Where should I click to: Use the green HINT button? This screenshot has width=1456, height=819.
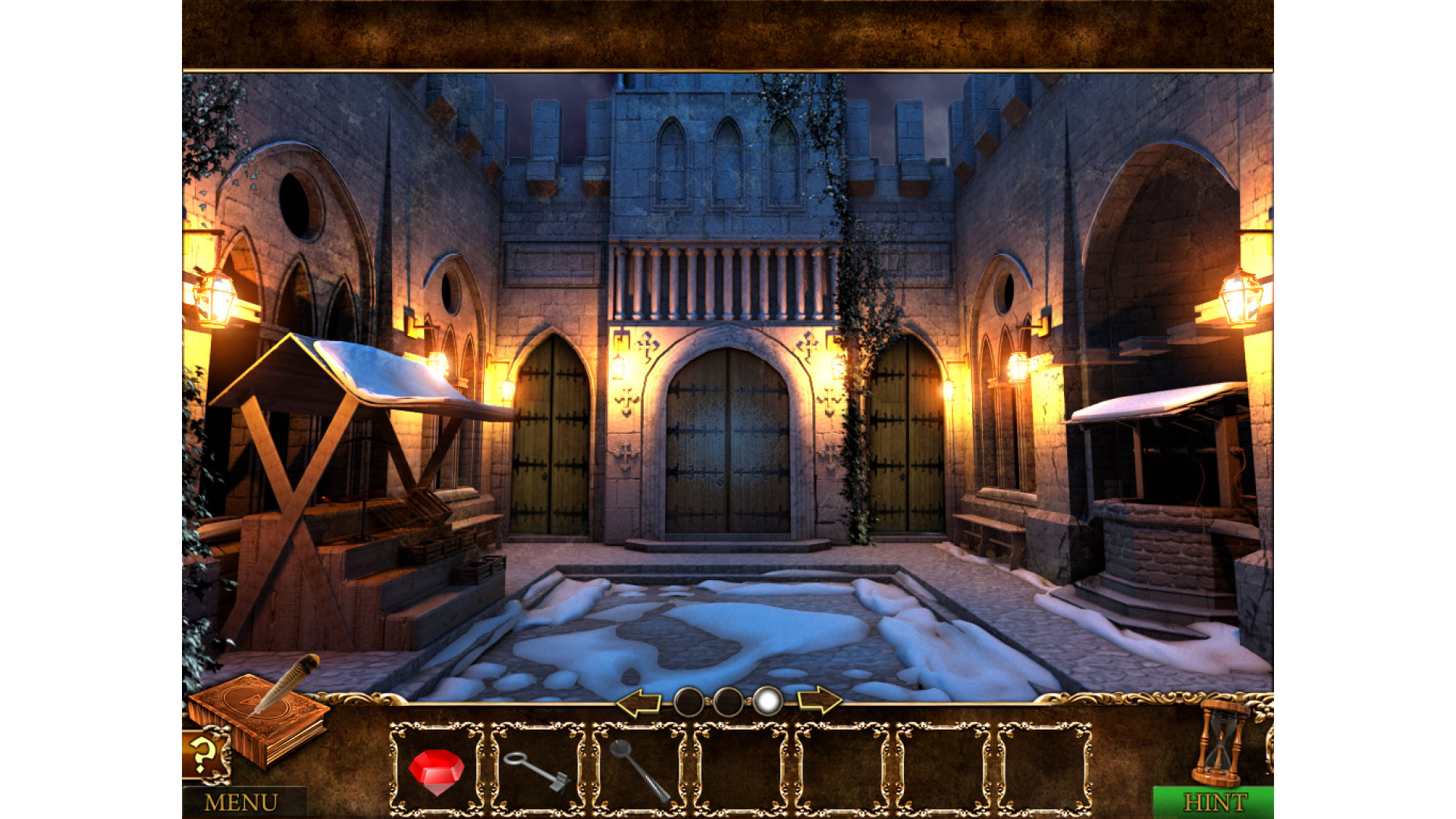coord(1213,802)
